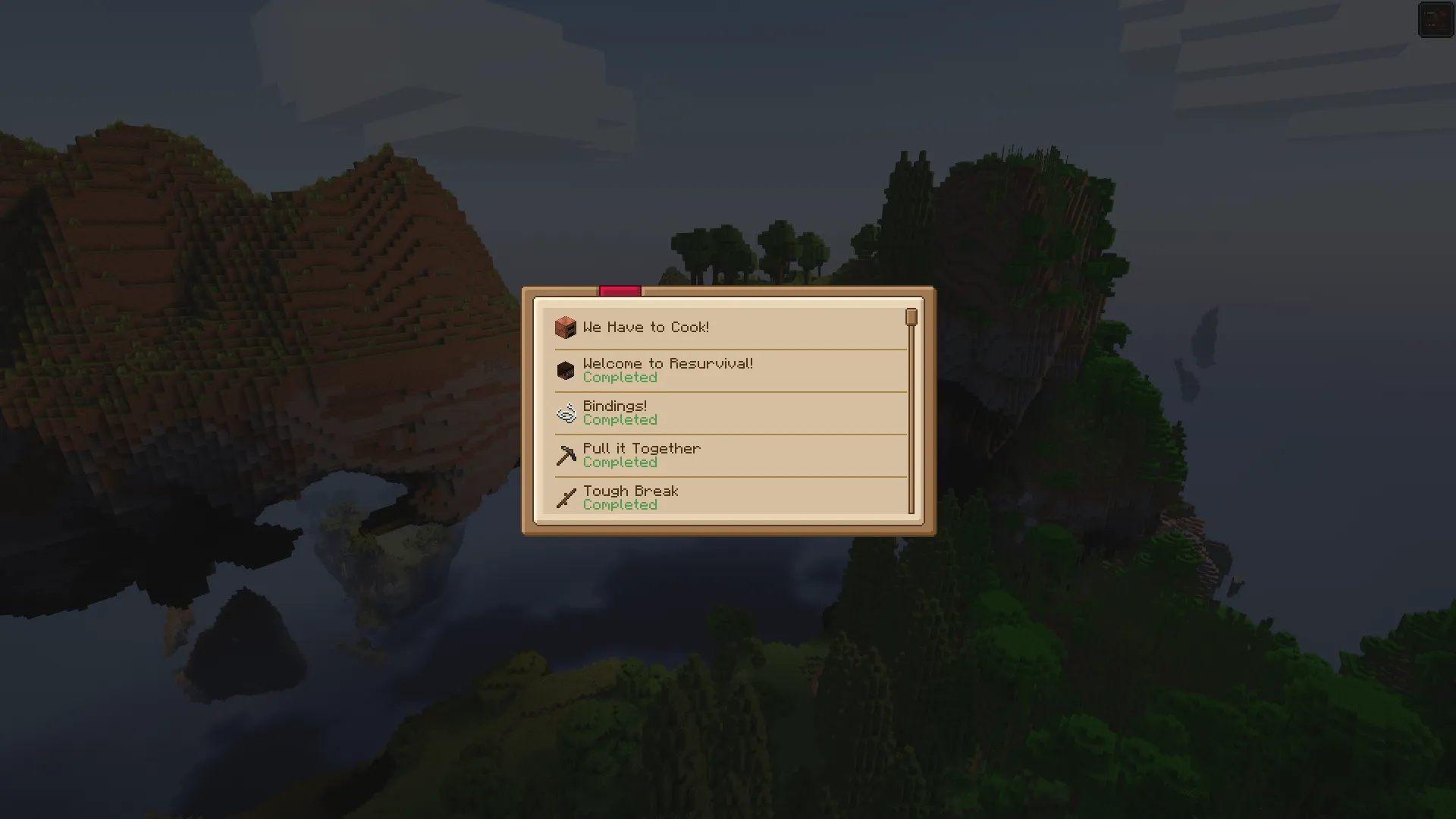Image resolution: width=1456 pixels, height=819 pixels.
Task: Click the Completed label under Bindings!
Action: [620, 419]
